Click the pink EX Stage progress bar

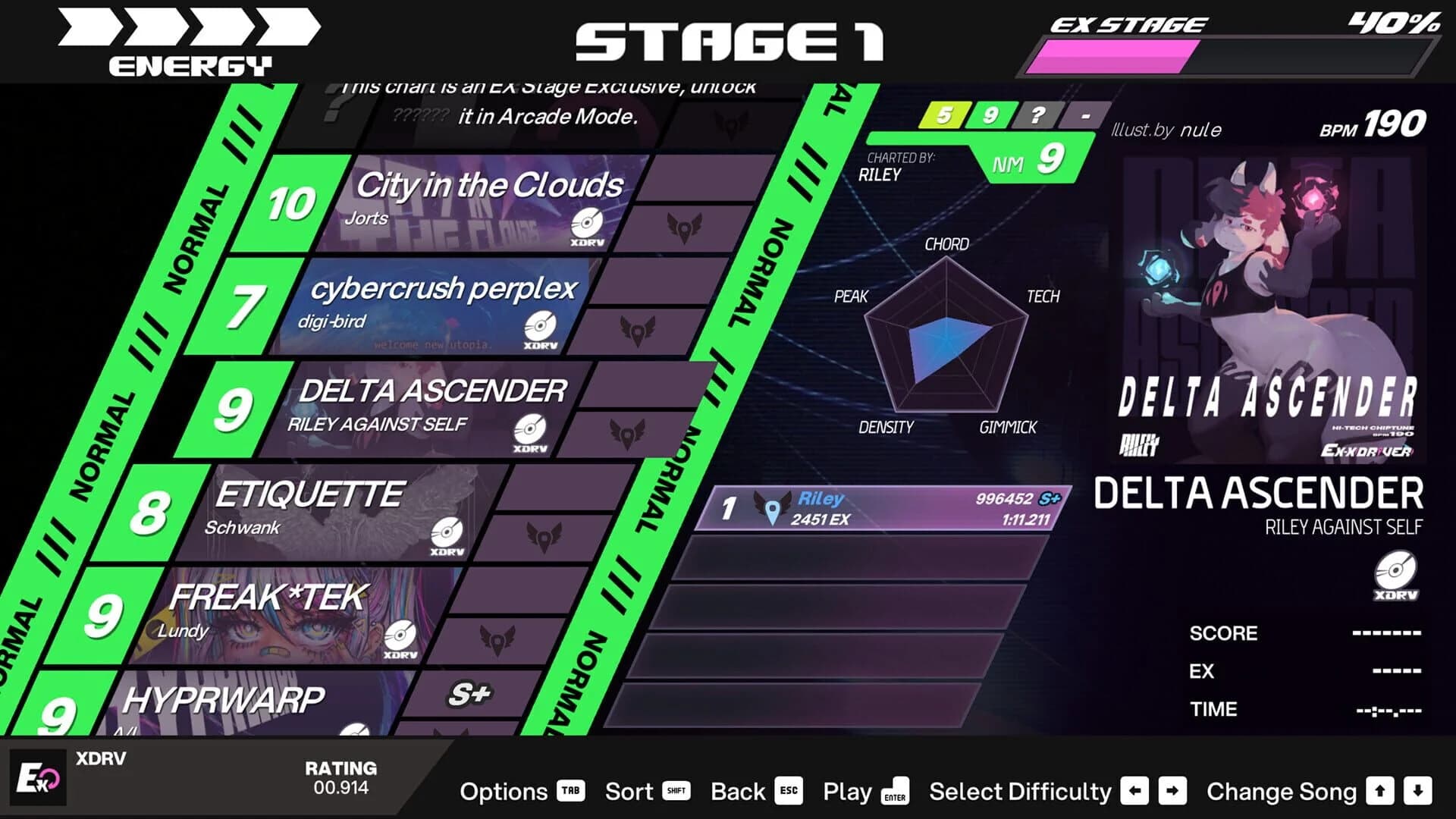(x=1115, y=54)
